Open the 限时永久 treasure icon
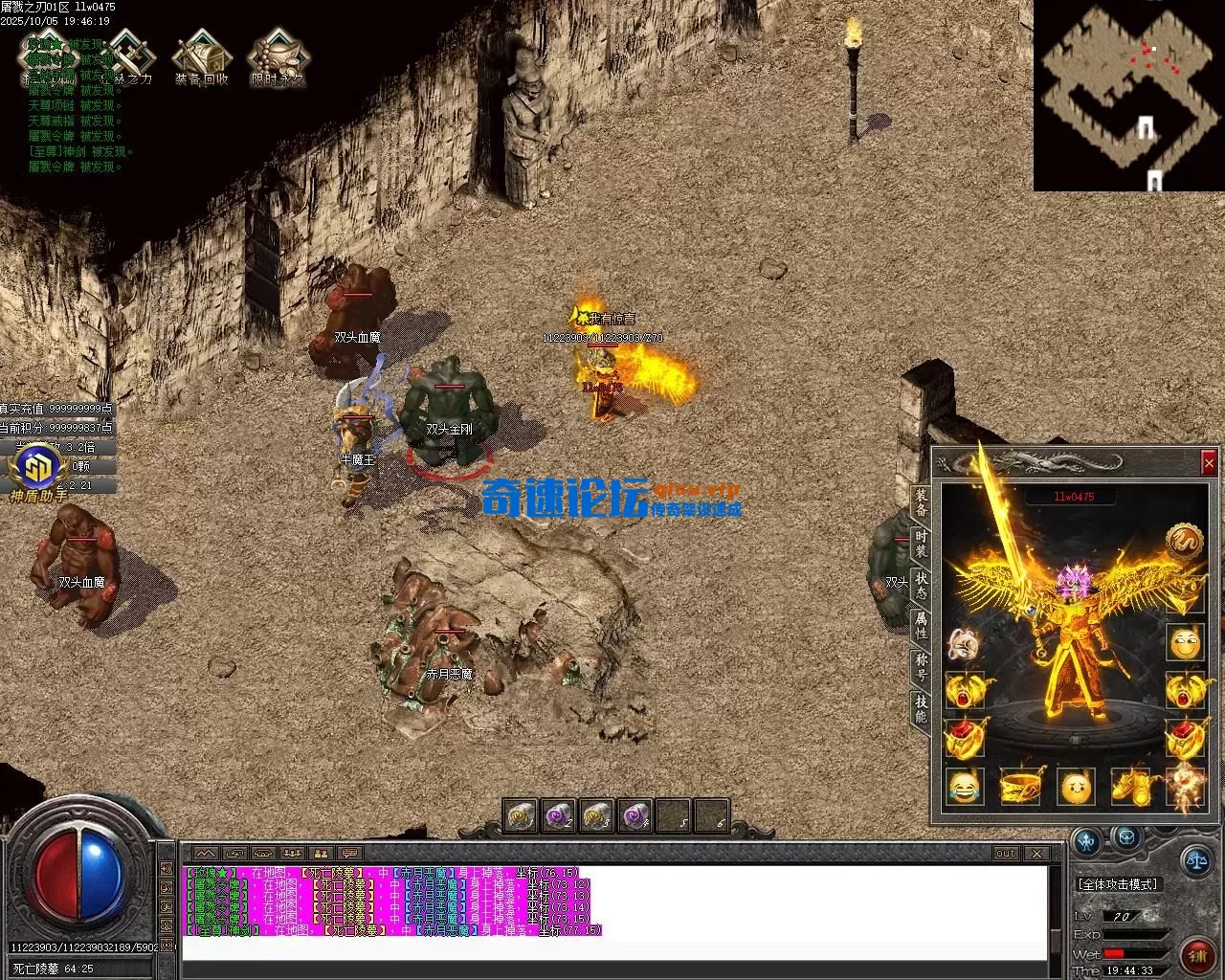 277,56
